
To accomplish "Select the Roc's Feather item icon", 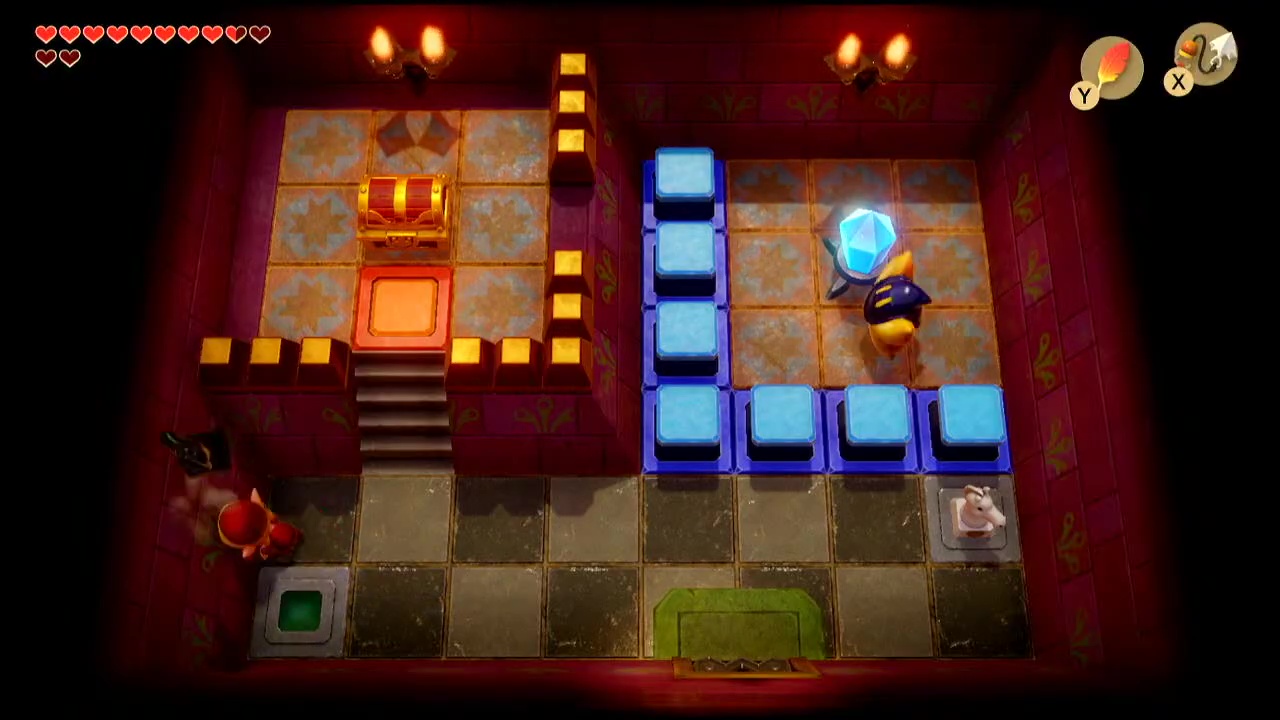I will (x=1112, y=67).
